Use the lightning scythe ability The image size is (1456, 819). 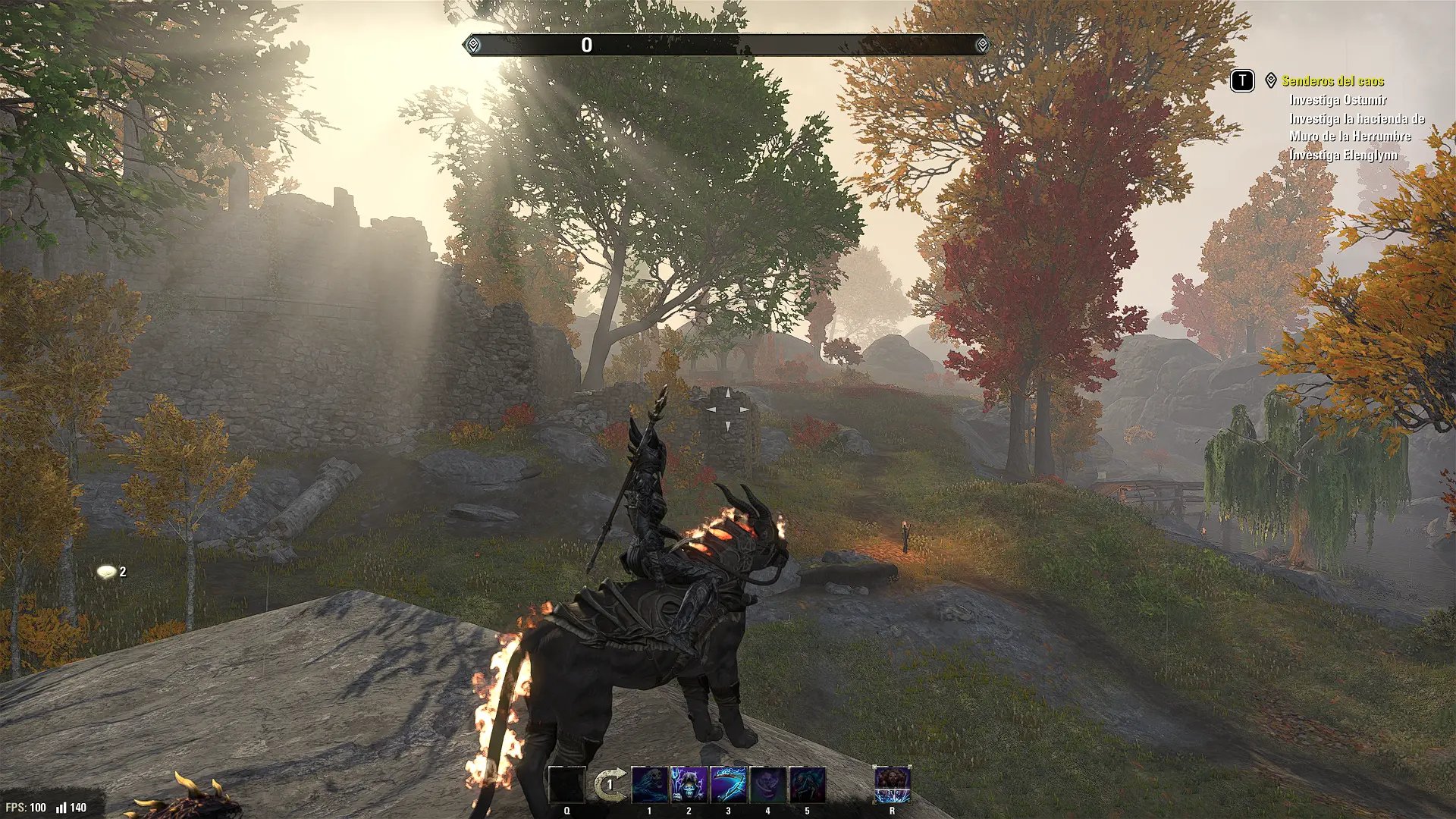point(728,785)
